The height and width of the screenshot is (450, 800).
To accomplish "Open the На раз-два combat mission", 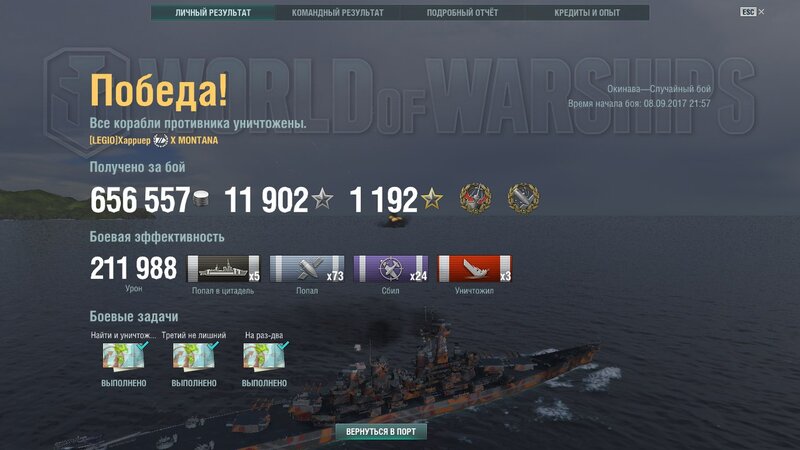I will [x=264, y=357].
